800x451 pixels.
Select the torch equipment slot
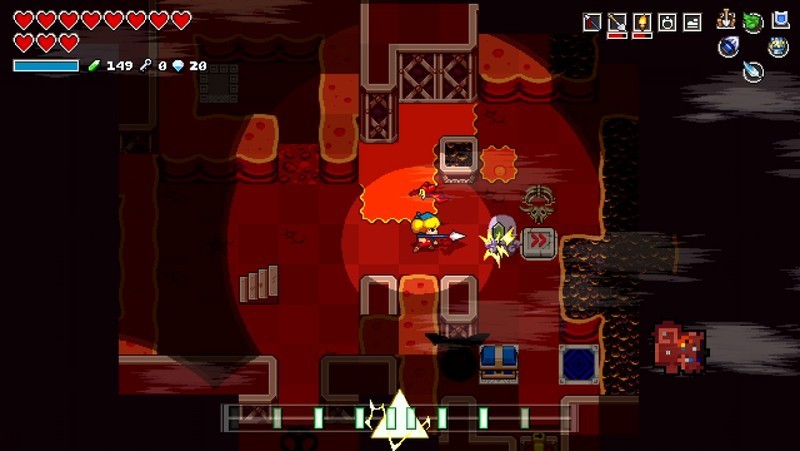tap(642, 22)
